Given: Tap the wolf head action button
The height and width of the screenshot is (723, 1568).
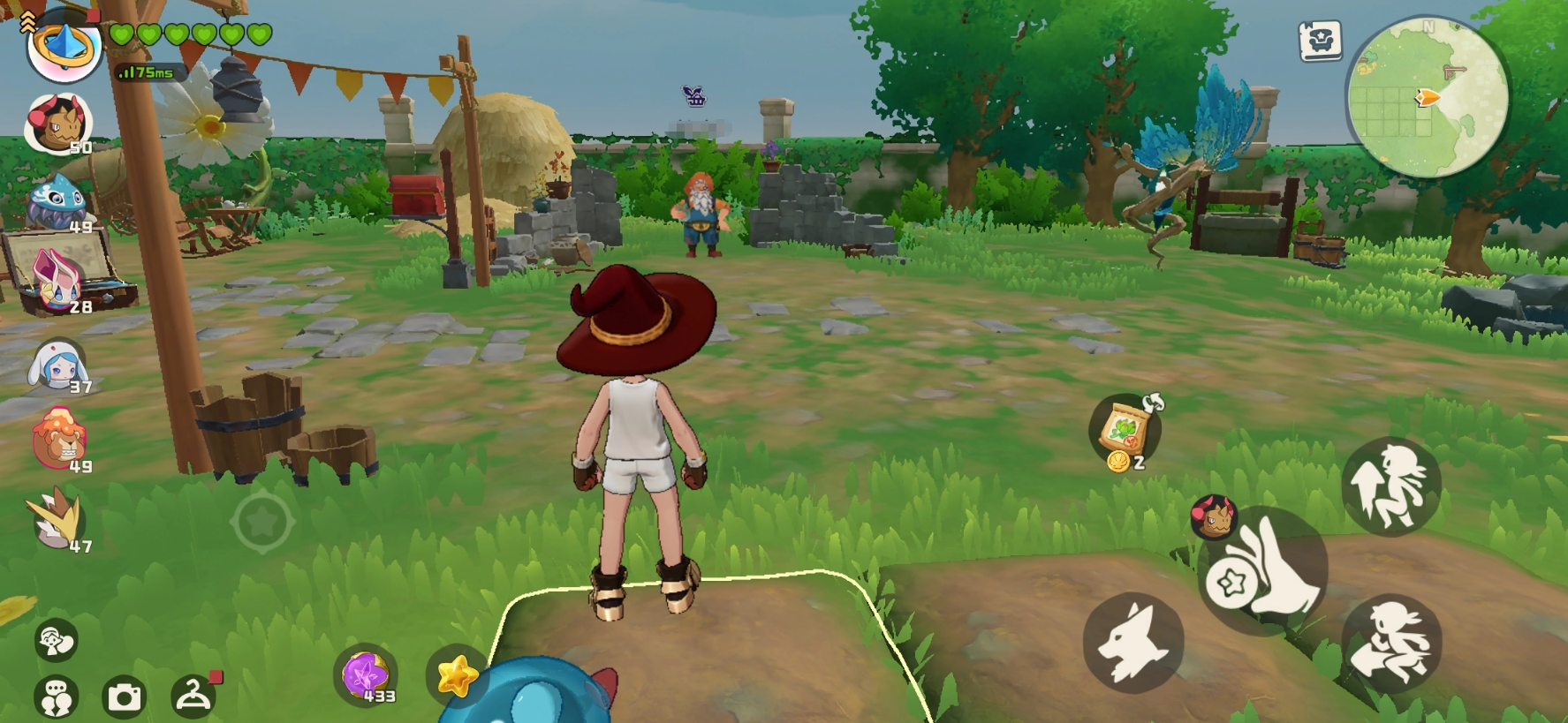Looking at the screenshot, I should point(1132,643).
